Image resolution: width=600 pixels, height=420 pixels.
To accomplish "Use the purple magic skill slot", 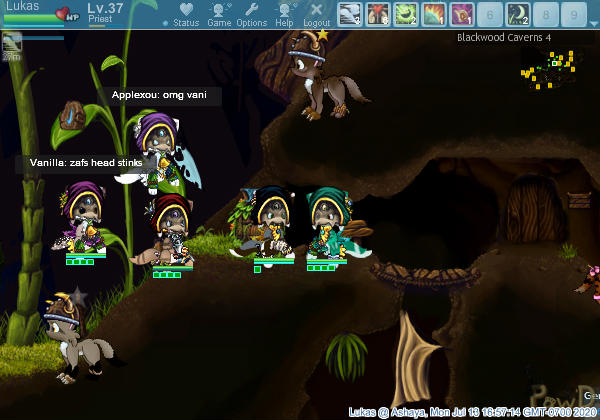I will [x=462, y=14].
